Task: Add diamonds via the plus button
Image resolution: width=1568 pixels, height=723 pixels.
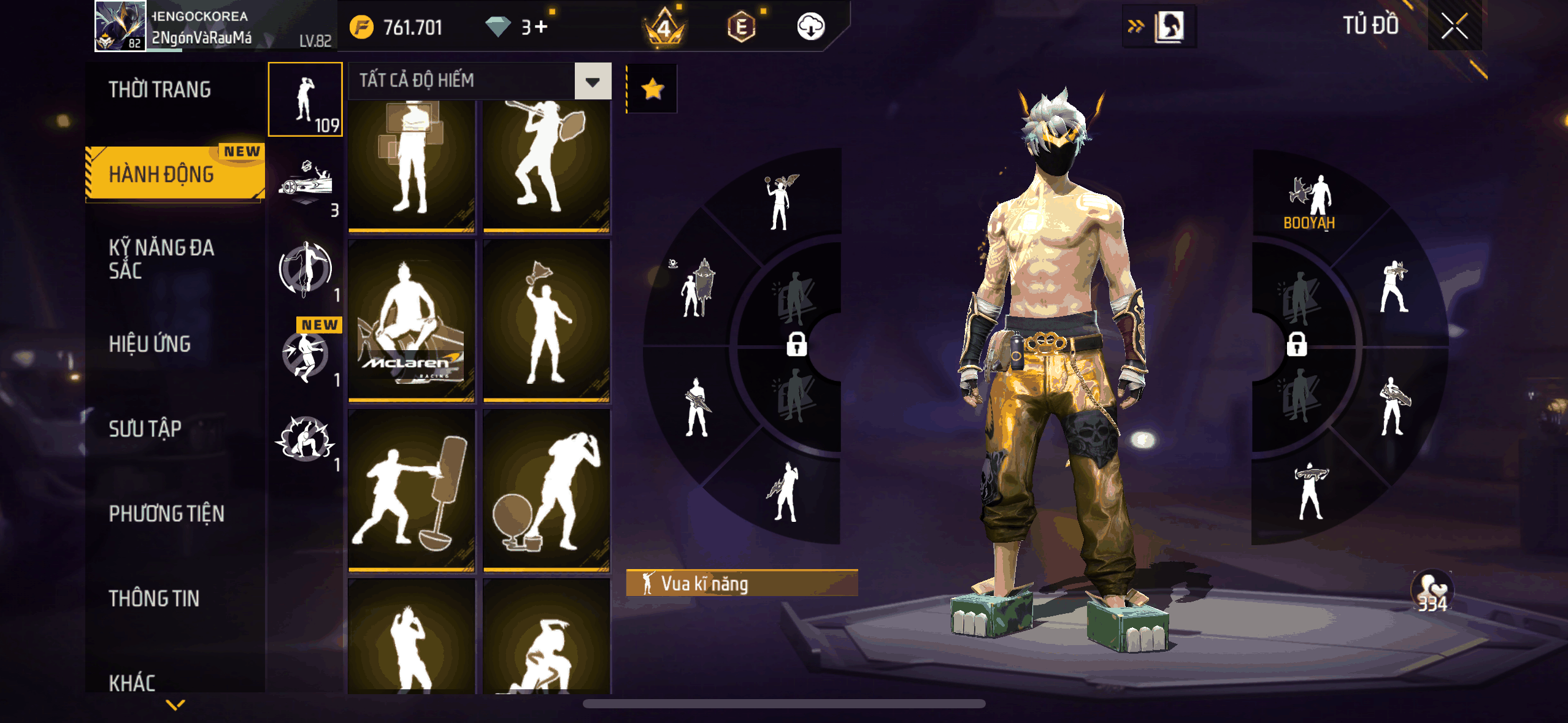Action: 541,27
